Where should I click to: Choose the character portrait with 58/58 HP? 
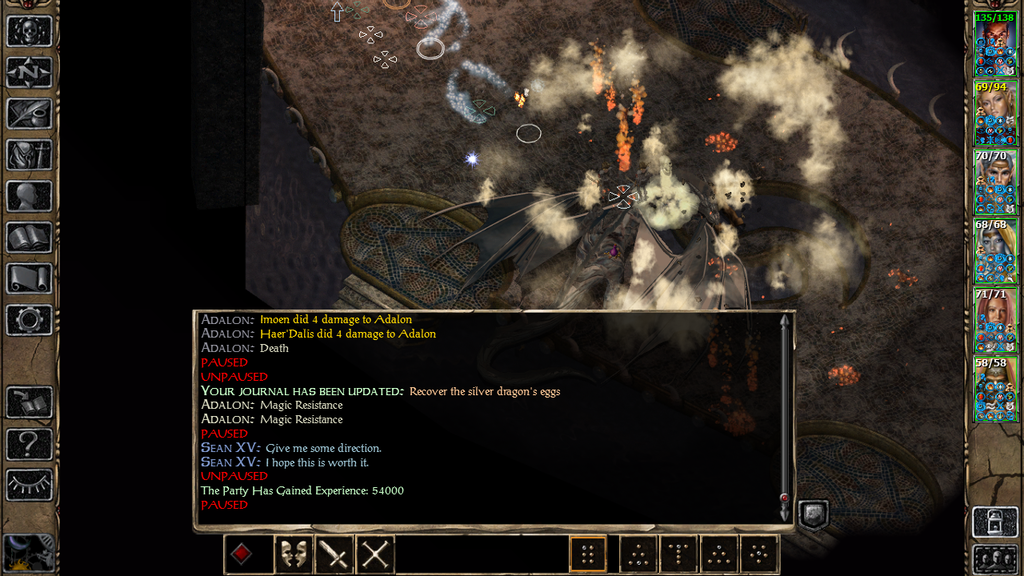tap(996, 388)
